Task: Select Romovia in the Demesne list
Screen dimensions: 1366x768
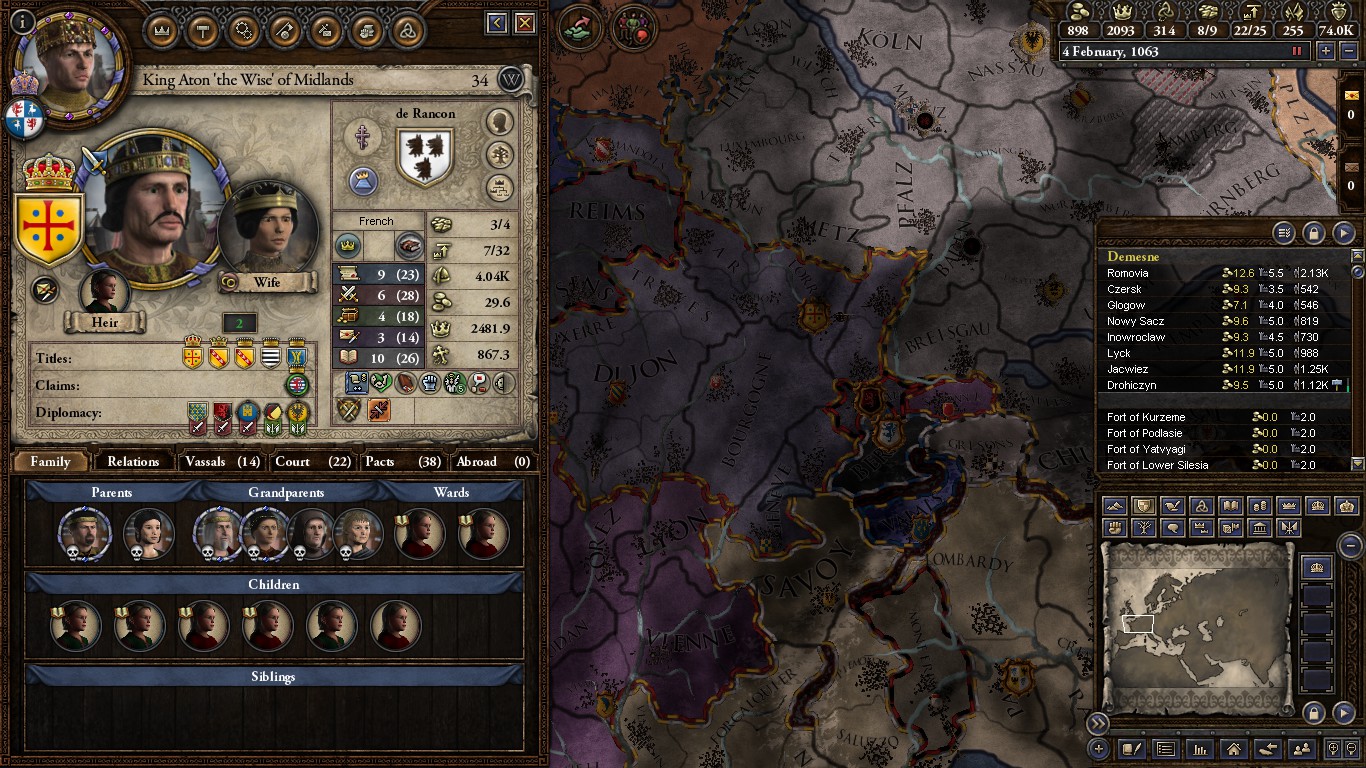Action: 1127,273
